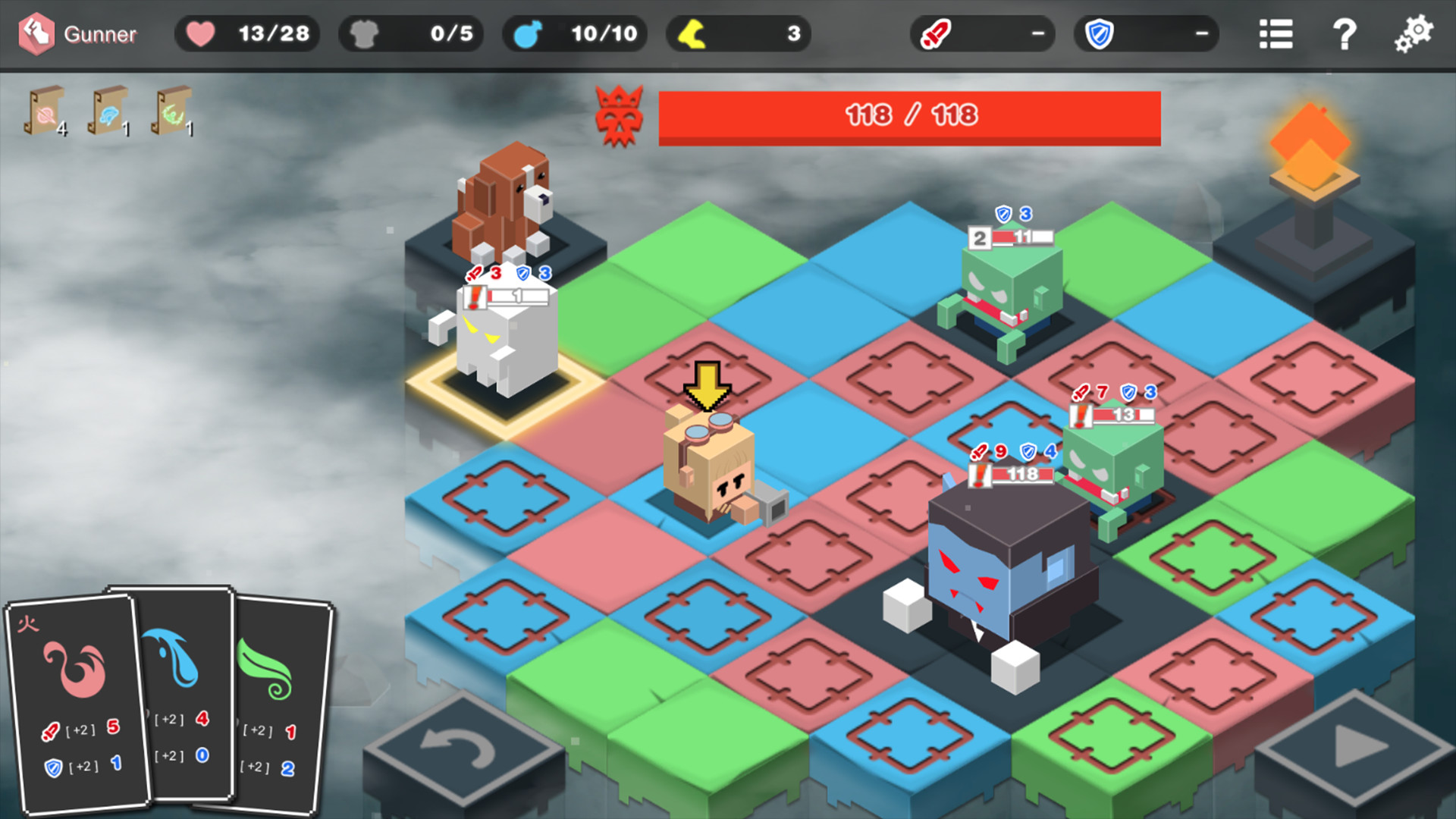Open the settings gear
This screenshot has height=819, width=1456.
click(1414, 33)
